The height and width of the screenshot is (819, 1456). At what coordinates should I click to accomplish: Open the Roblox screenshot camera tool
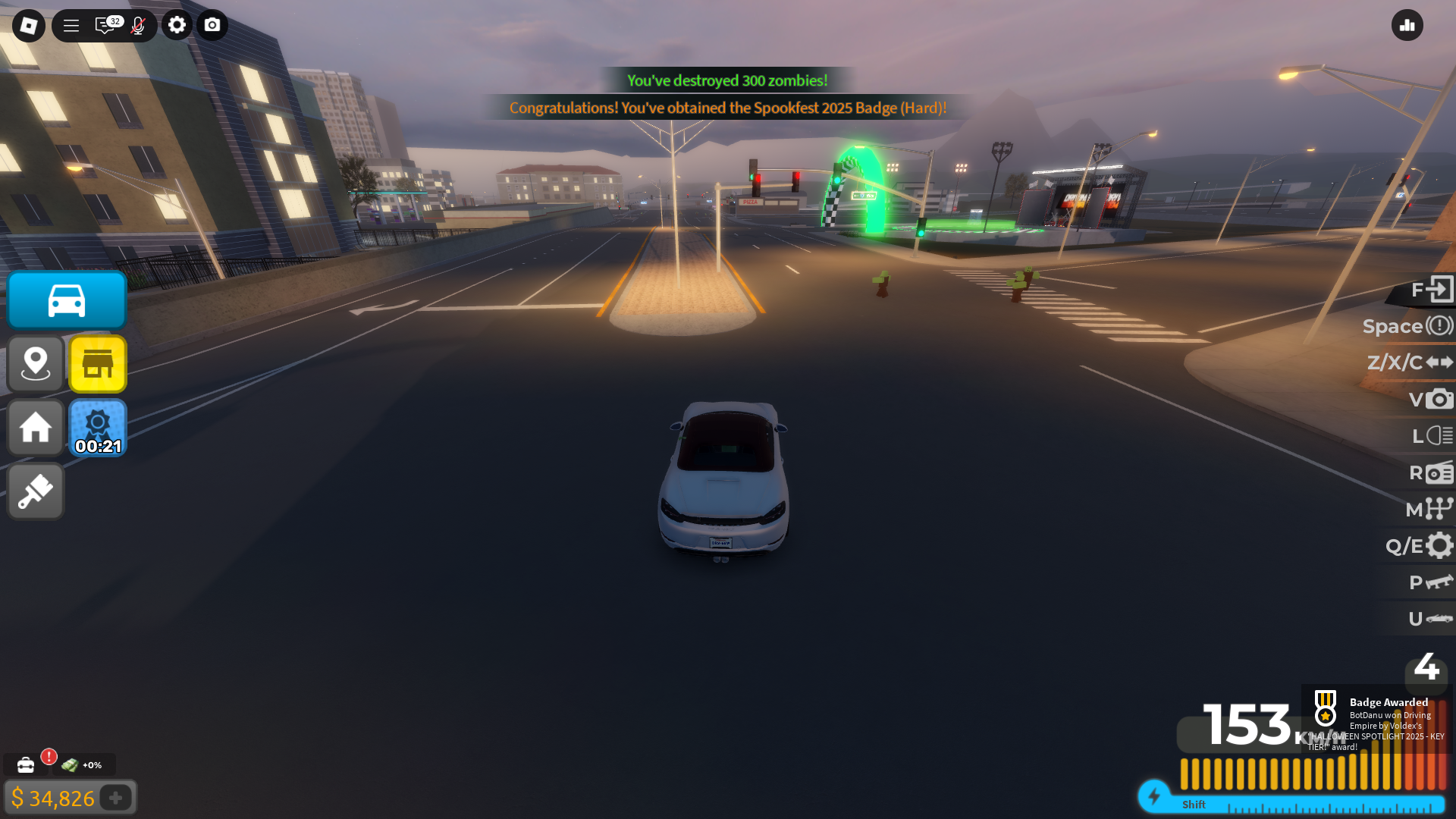(212, 25)
